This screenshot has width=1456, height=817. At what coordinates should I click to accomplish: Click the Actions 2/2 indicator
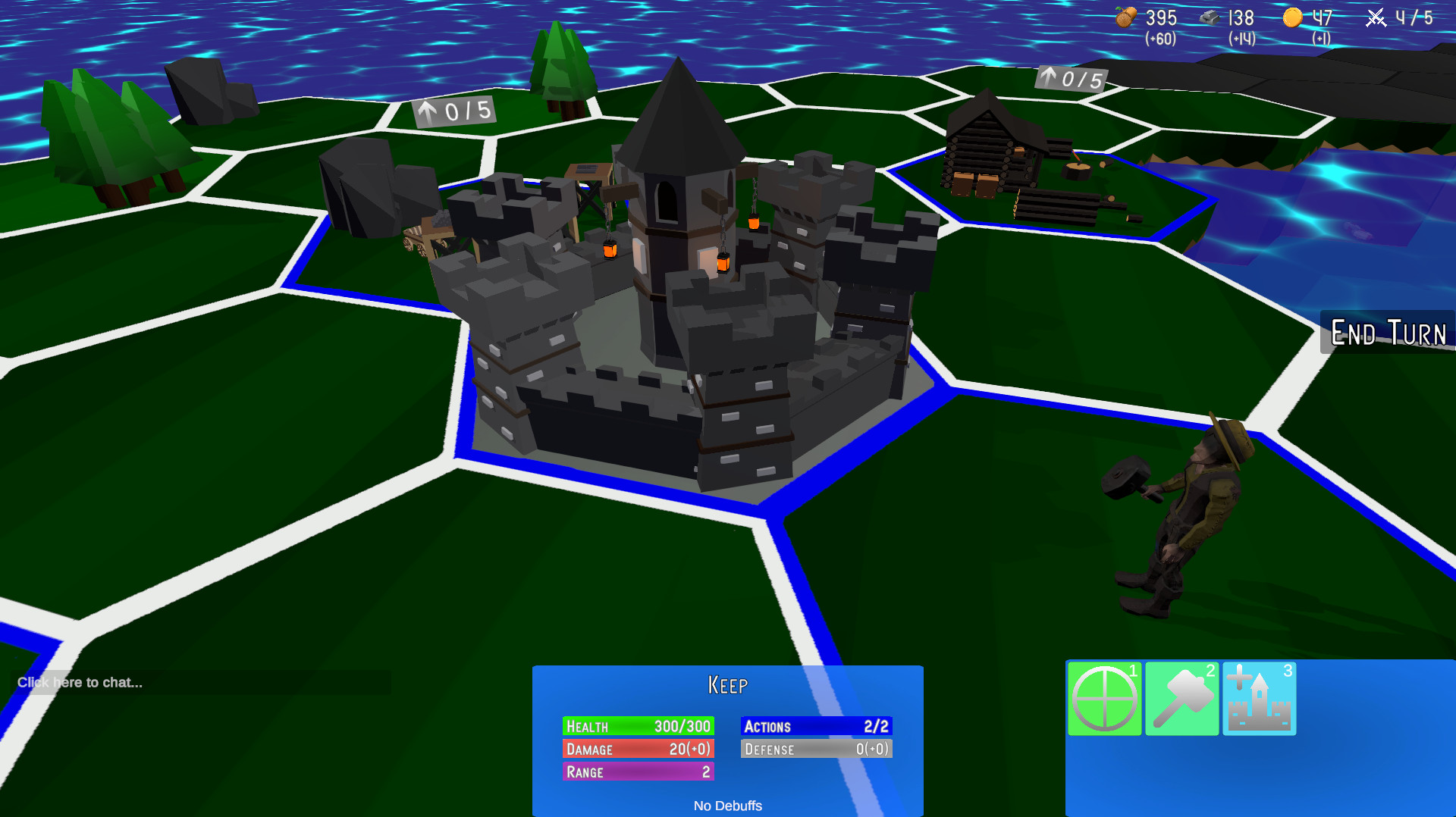816,725
